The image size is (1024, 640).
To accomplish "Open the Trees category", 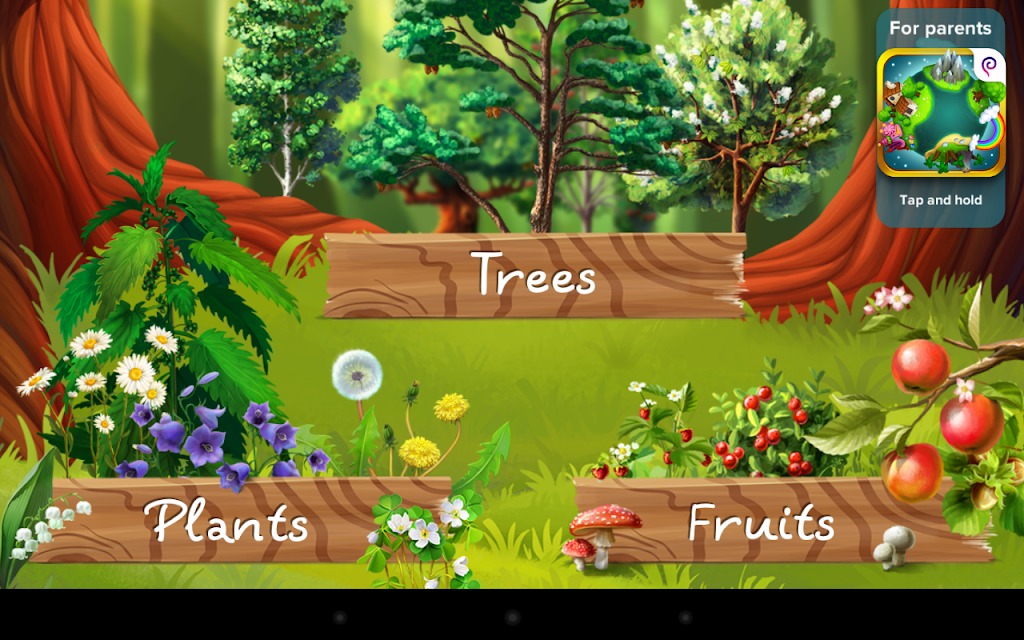I will coord(534,275).
